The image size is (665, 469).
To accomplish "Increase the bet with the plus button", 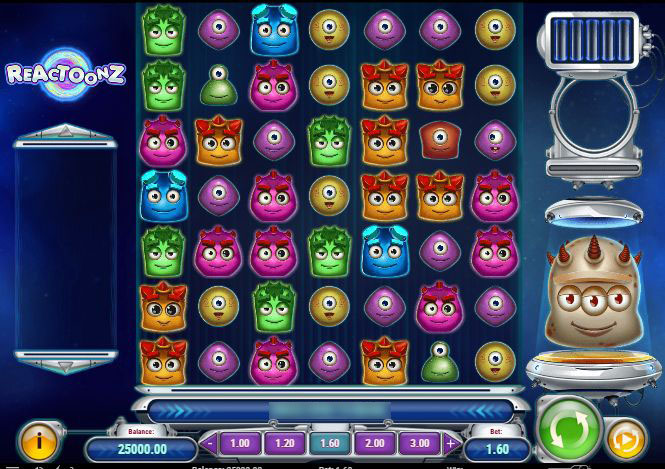I will click(x=449, y=443).
